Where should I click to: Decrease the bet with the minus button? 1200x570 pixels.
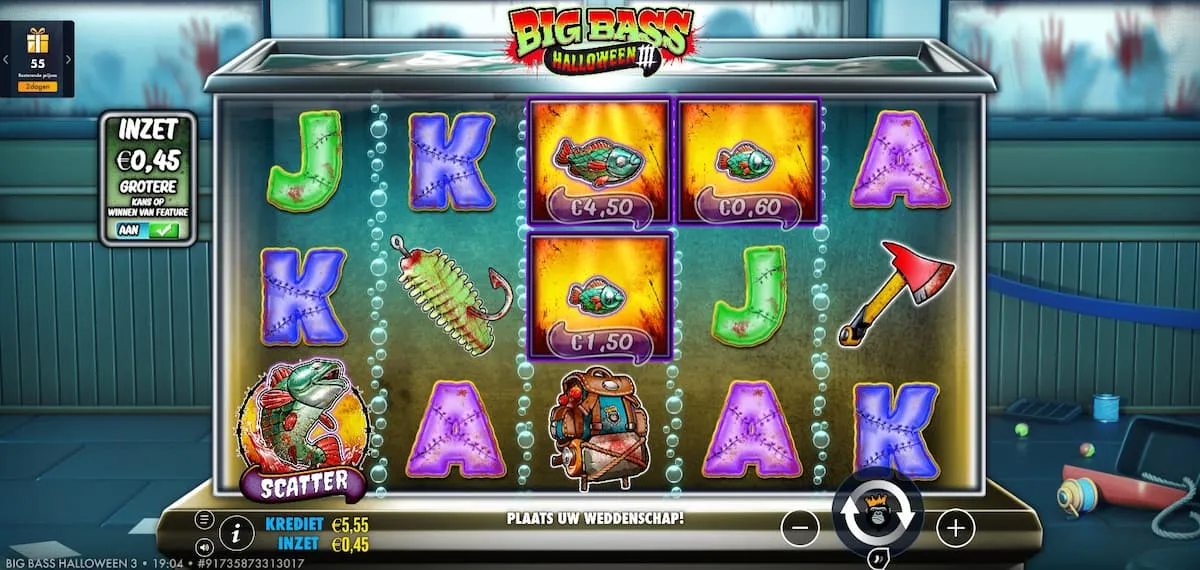(800, 527)
